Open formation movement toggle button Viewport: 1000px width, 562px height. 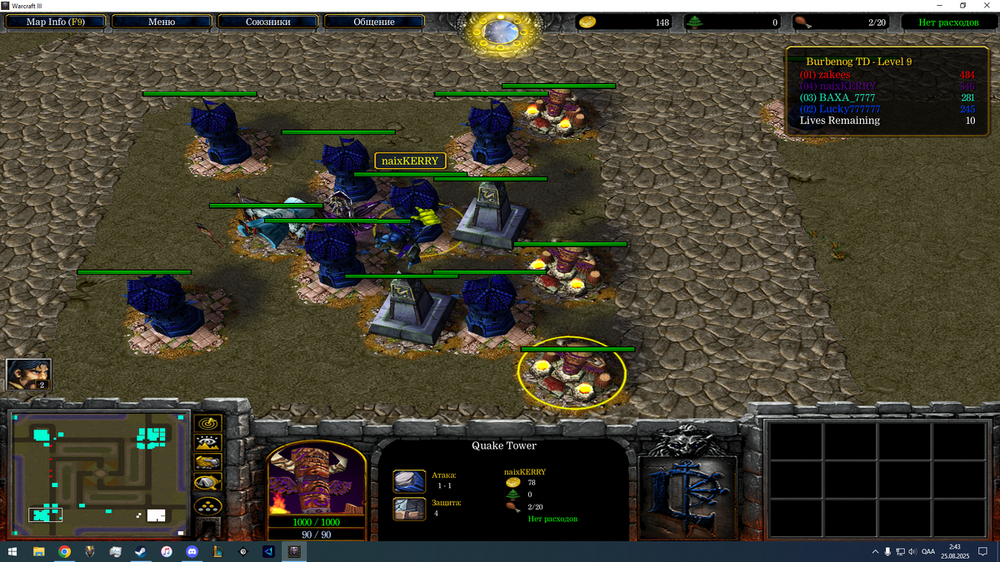tap(208, 506)
